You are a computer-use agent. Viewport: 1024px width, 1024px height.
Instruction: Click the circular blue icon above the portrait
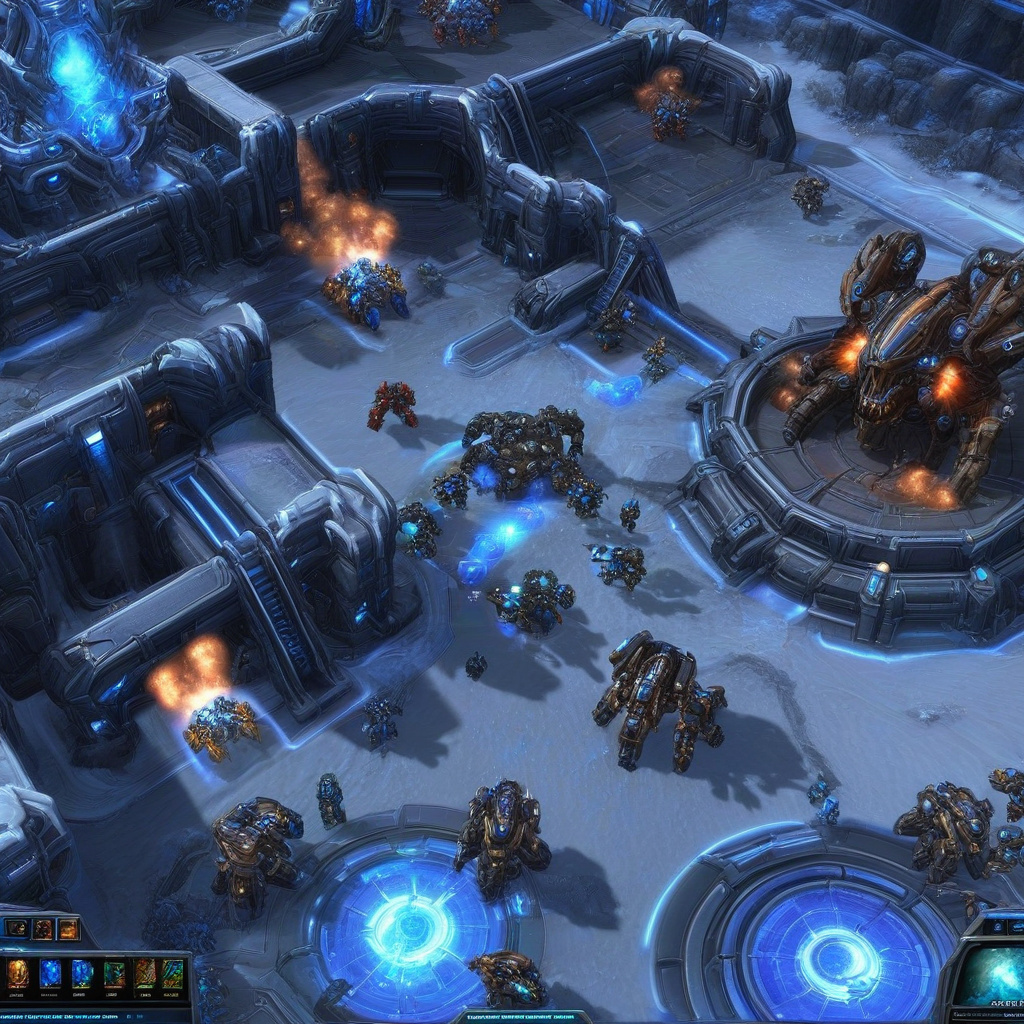pyautogui.click(x=997, y=926)
